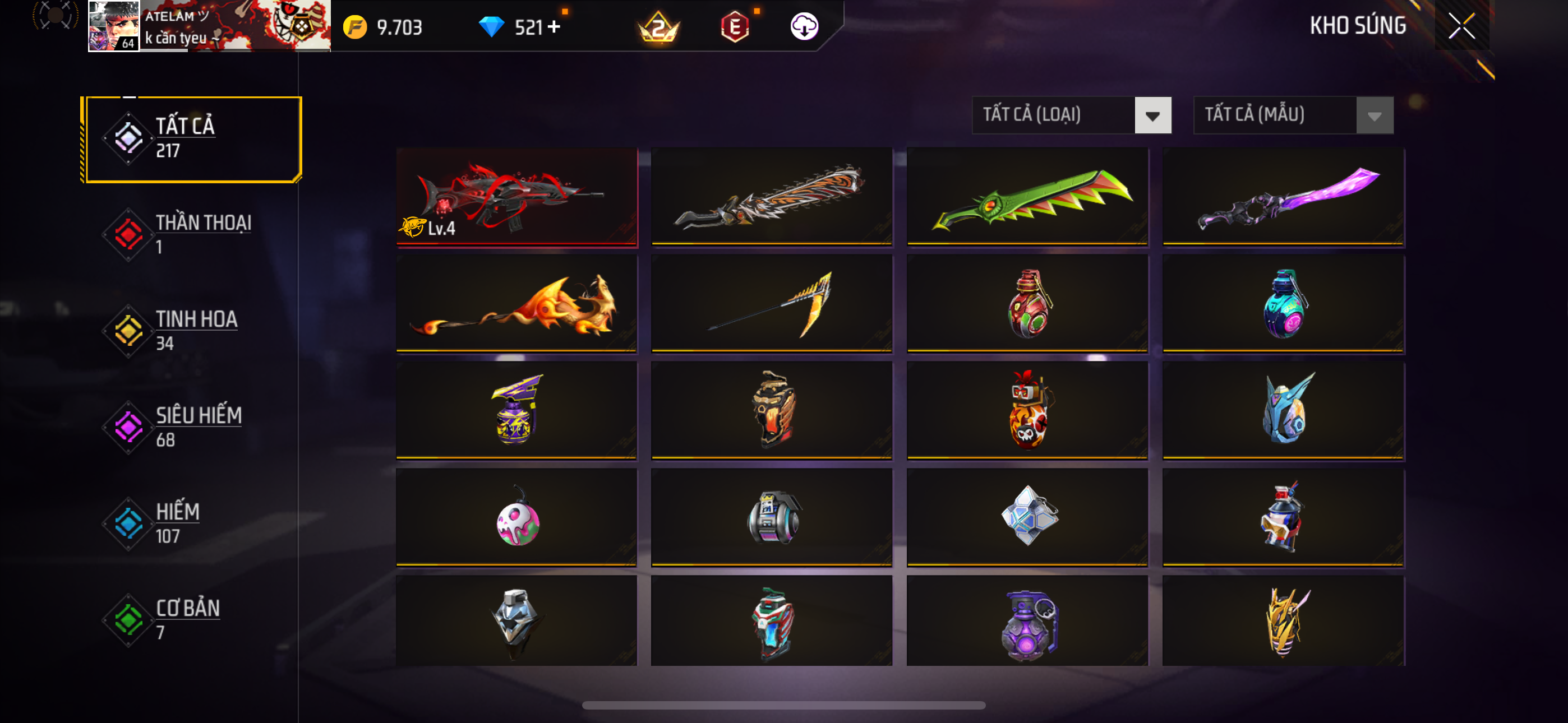Image resolution: width=1568 pixels, height=723 pixels.
Task: Add diamonds with the plus button
Action: (554, 27)
